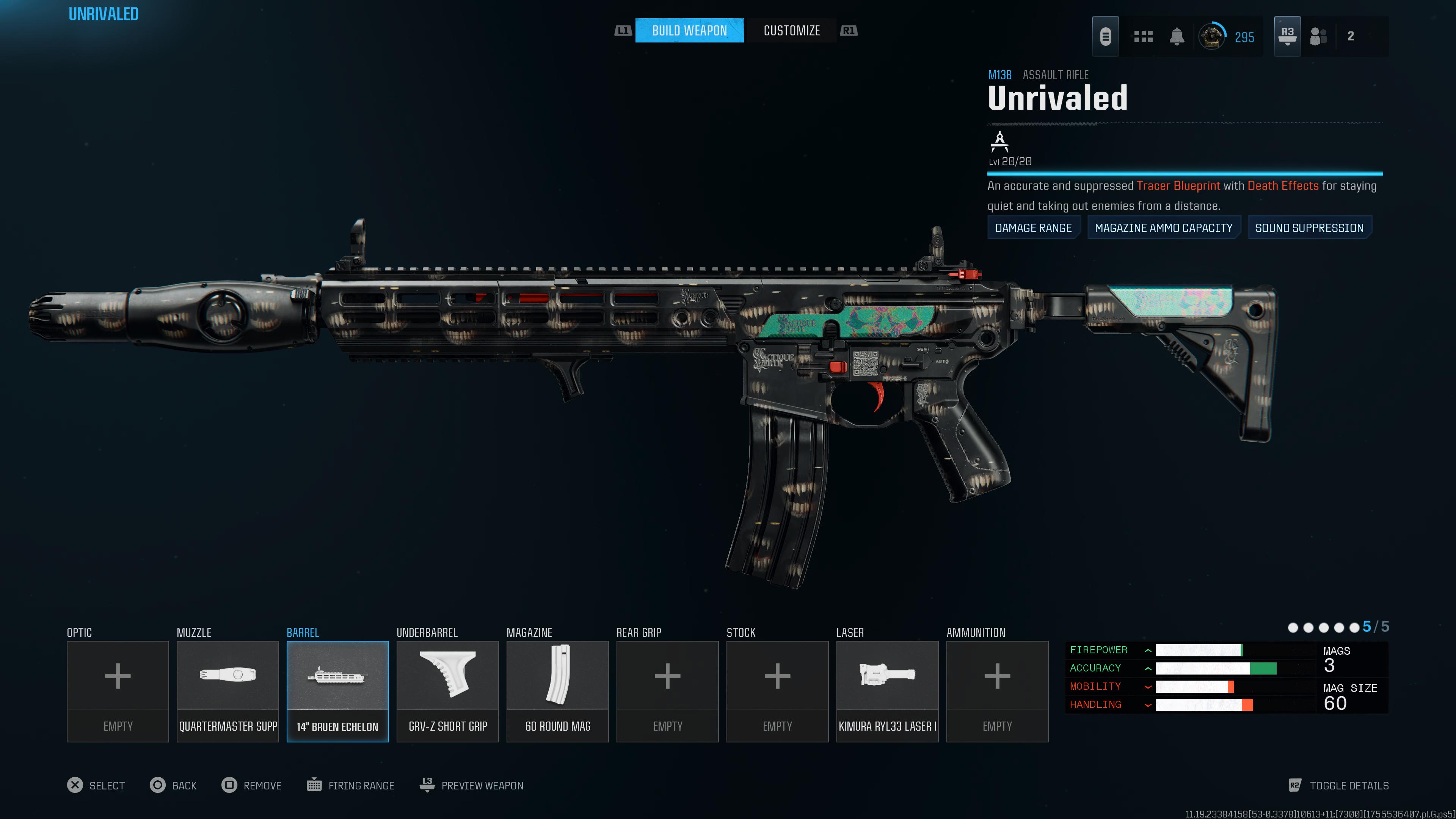The height and width of the screenshot is (819, 1456).
Task: Open the 60 Round Mag magazine slot
Action: [x=557, y=691]
